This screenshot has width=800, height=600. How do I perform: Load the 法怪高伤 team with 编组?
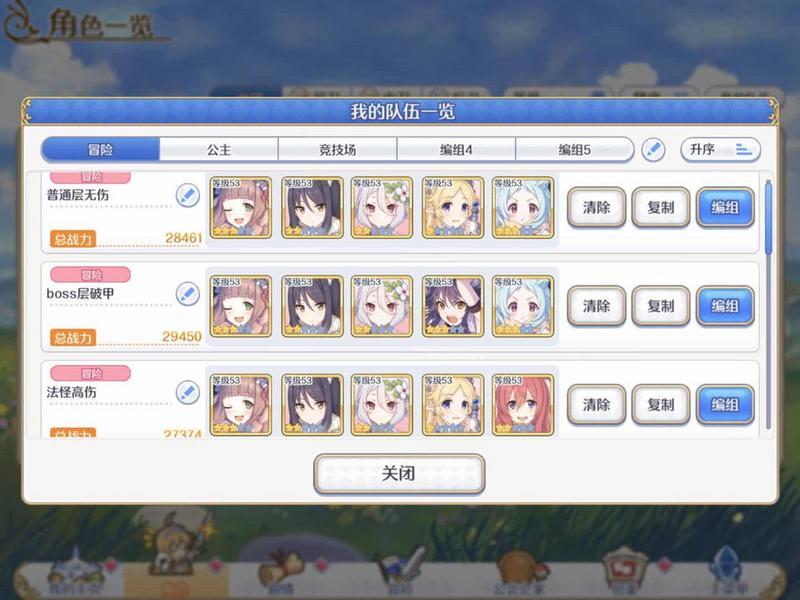point(725,404)
